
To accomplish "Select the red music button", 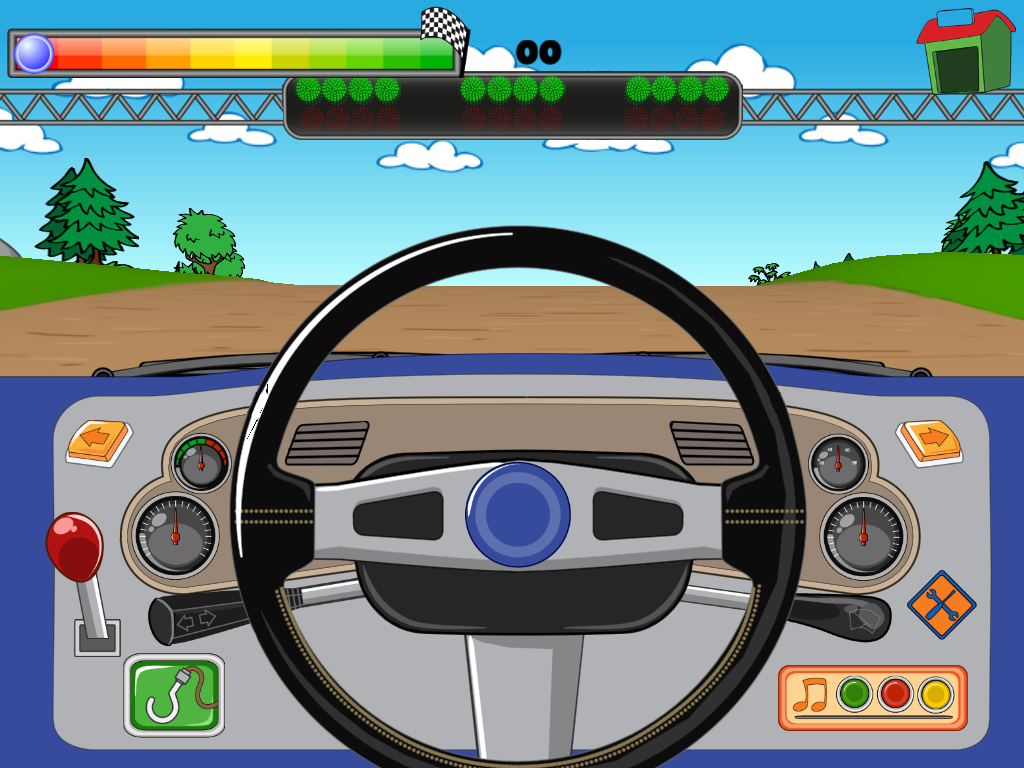I will (895, 693).
